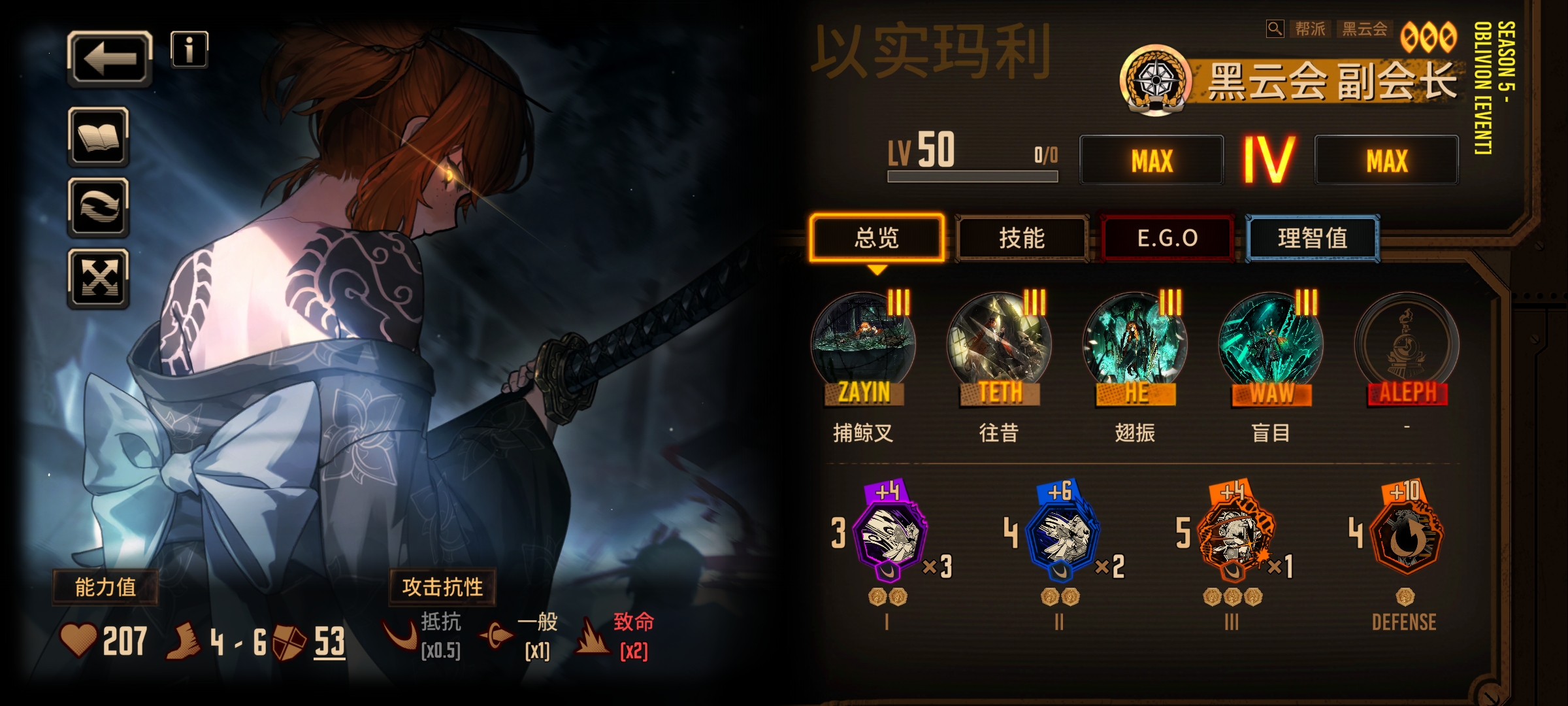Expand the artwork to fullscreen
The width and height of the screenshot is (1568, 706).
[99, 279]
